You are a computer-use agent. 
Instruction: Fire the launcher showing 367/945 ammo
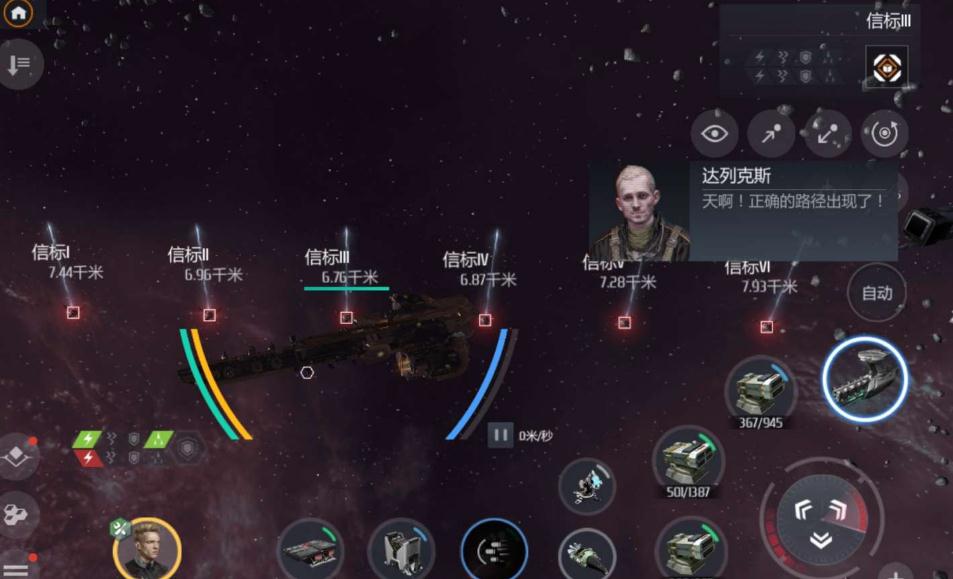(x=760, y=389)
